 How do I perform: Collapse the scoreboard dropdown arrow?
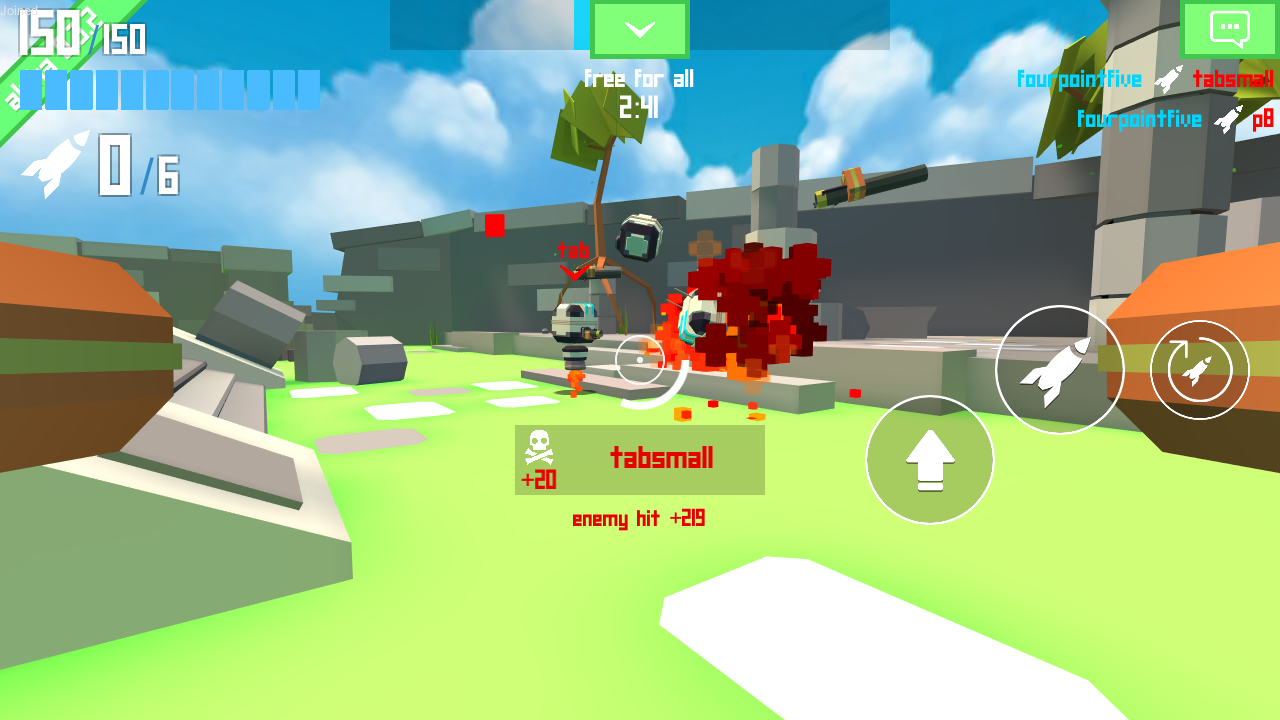(640, 28)
